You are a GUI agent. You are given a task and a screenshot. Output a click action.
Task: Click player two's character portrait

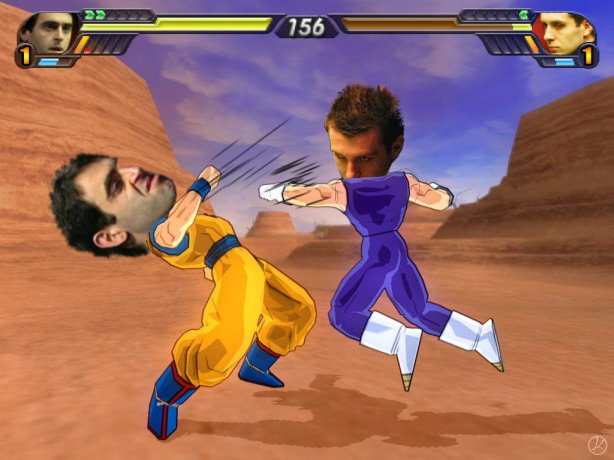(567, 32)
